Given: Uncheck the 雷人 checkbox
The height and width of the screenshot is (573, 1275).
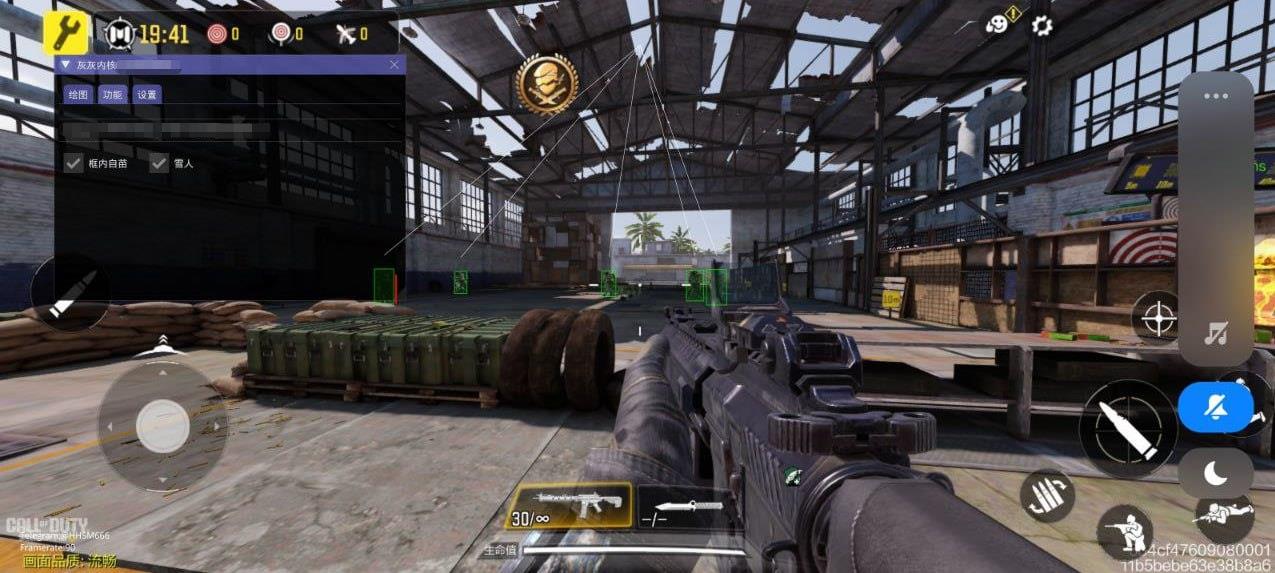Looking at the screenshot, I should 159,163.
